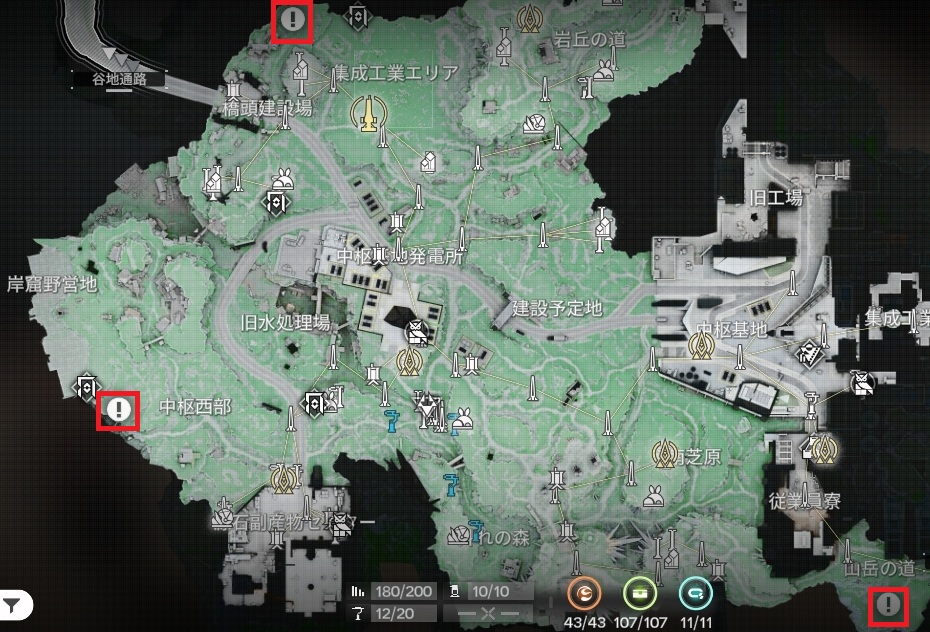
Task: Choose the cyan loop collectible counter icon
Action: click(x=694, y=594)
